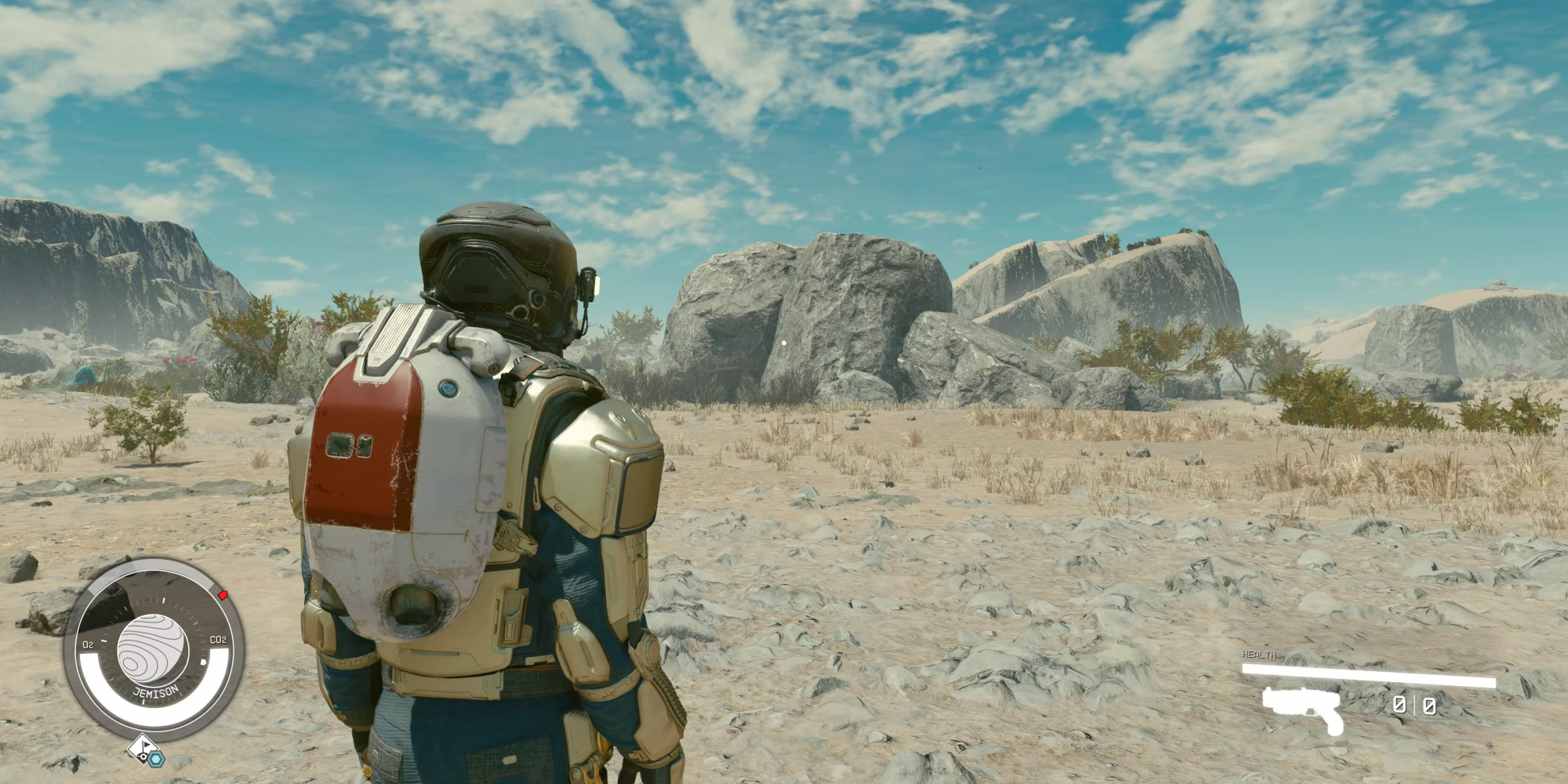Image resolution: width=1568 pixels, height=784 pixels.
Task: Click the Jemison planet compass dial
Action: tap(154, 648)
